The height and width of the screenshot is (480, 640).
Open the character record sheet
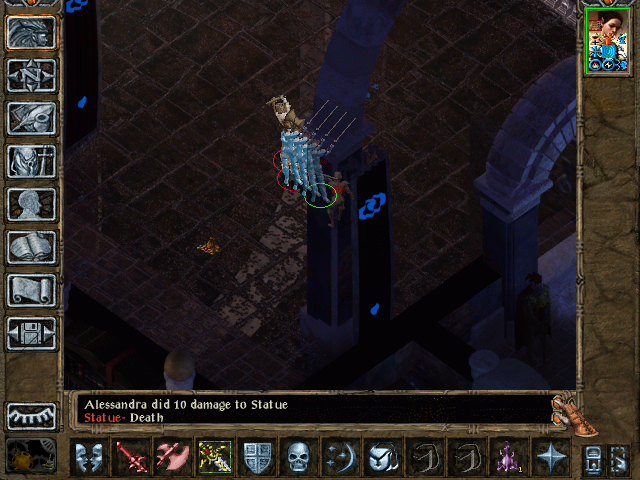pyautogui.click(x=31, y=204)
